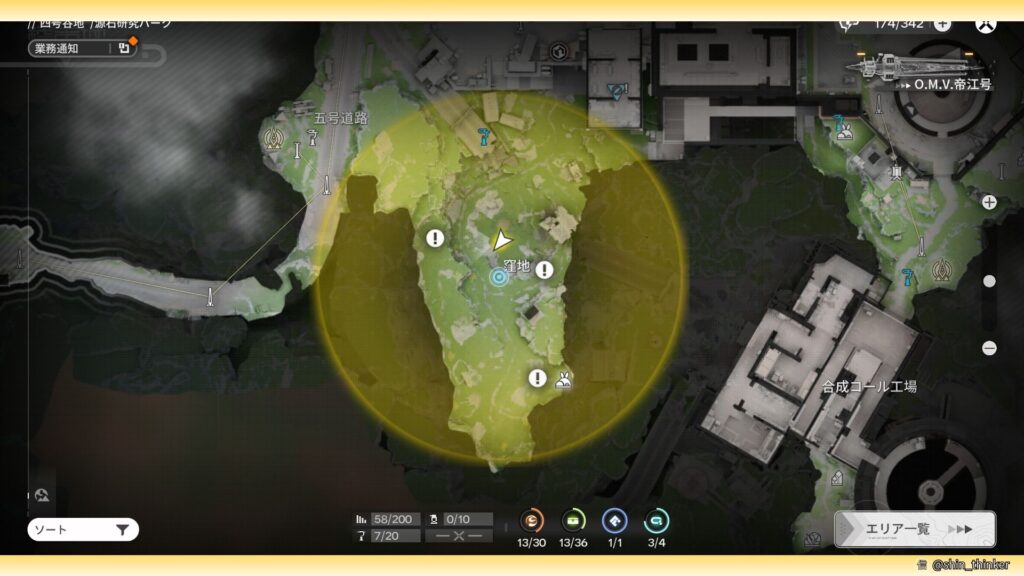
Task: Select the blue target marker at 窪地
Action: click(499, 277)
